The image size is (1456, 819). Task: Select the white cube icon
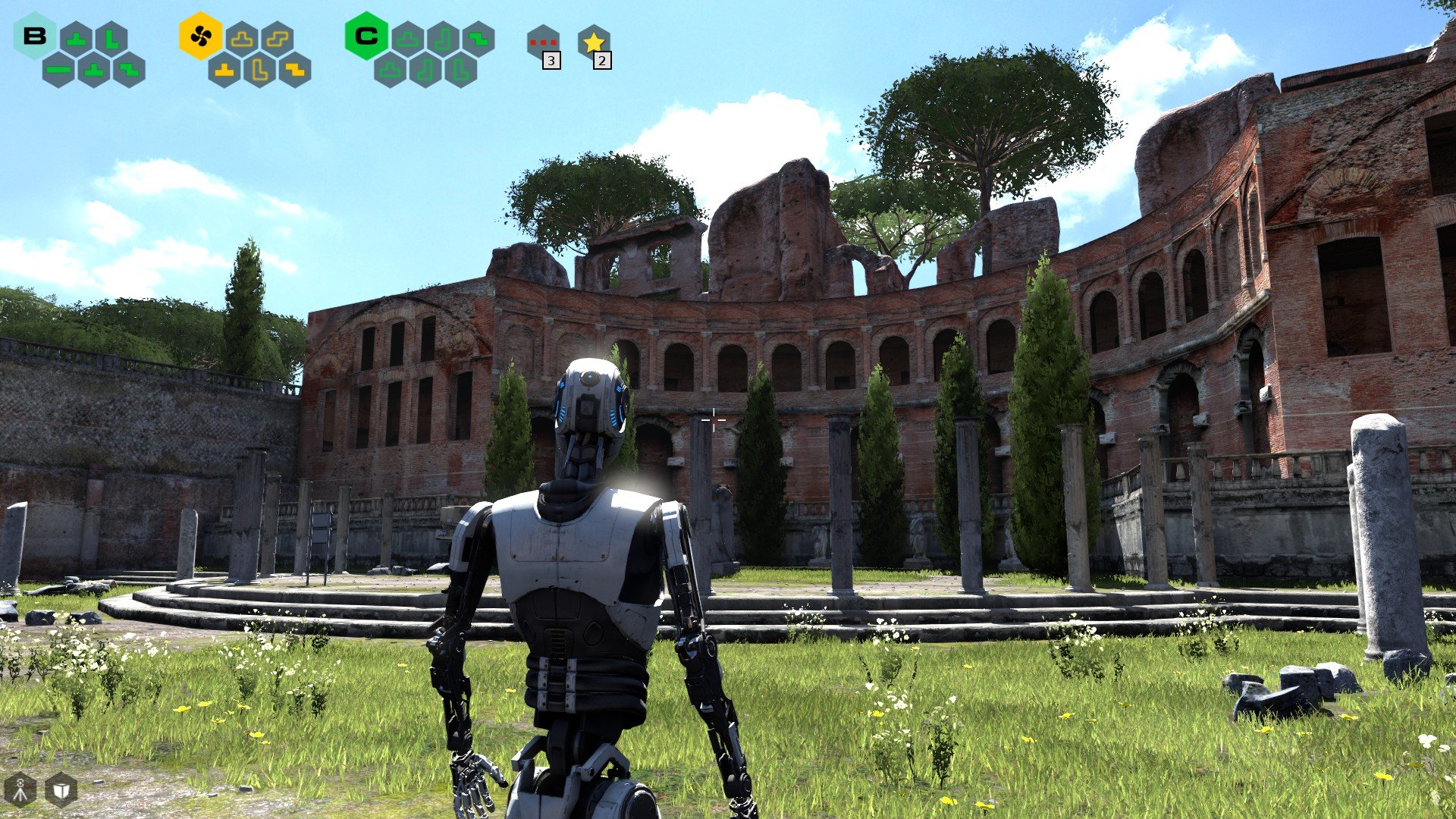[61, 790]
